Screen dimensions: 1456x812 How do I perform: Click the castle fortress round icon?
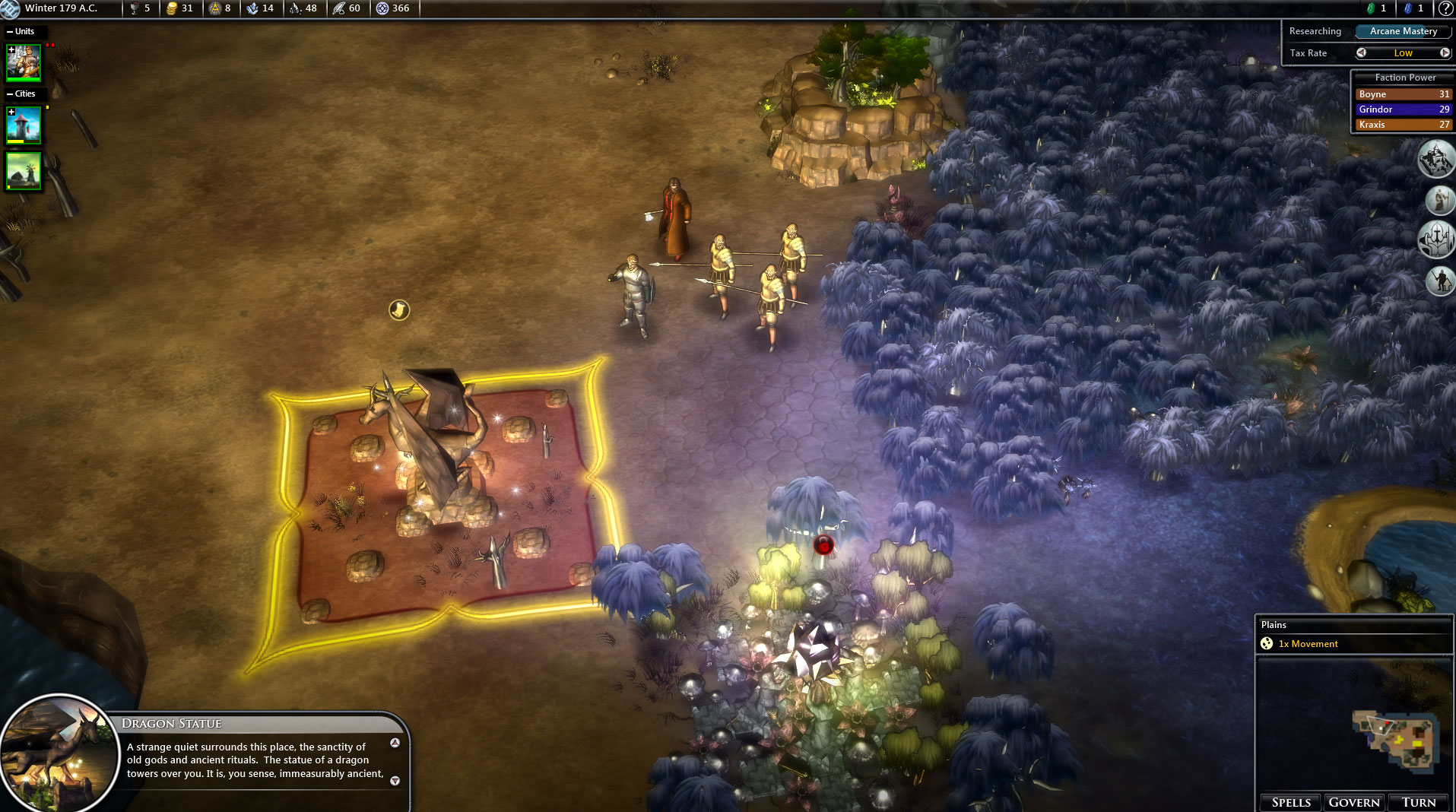(x=1436, y=160)
